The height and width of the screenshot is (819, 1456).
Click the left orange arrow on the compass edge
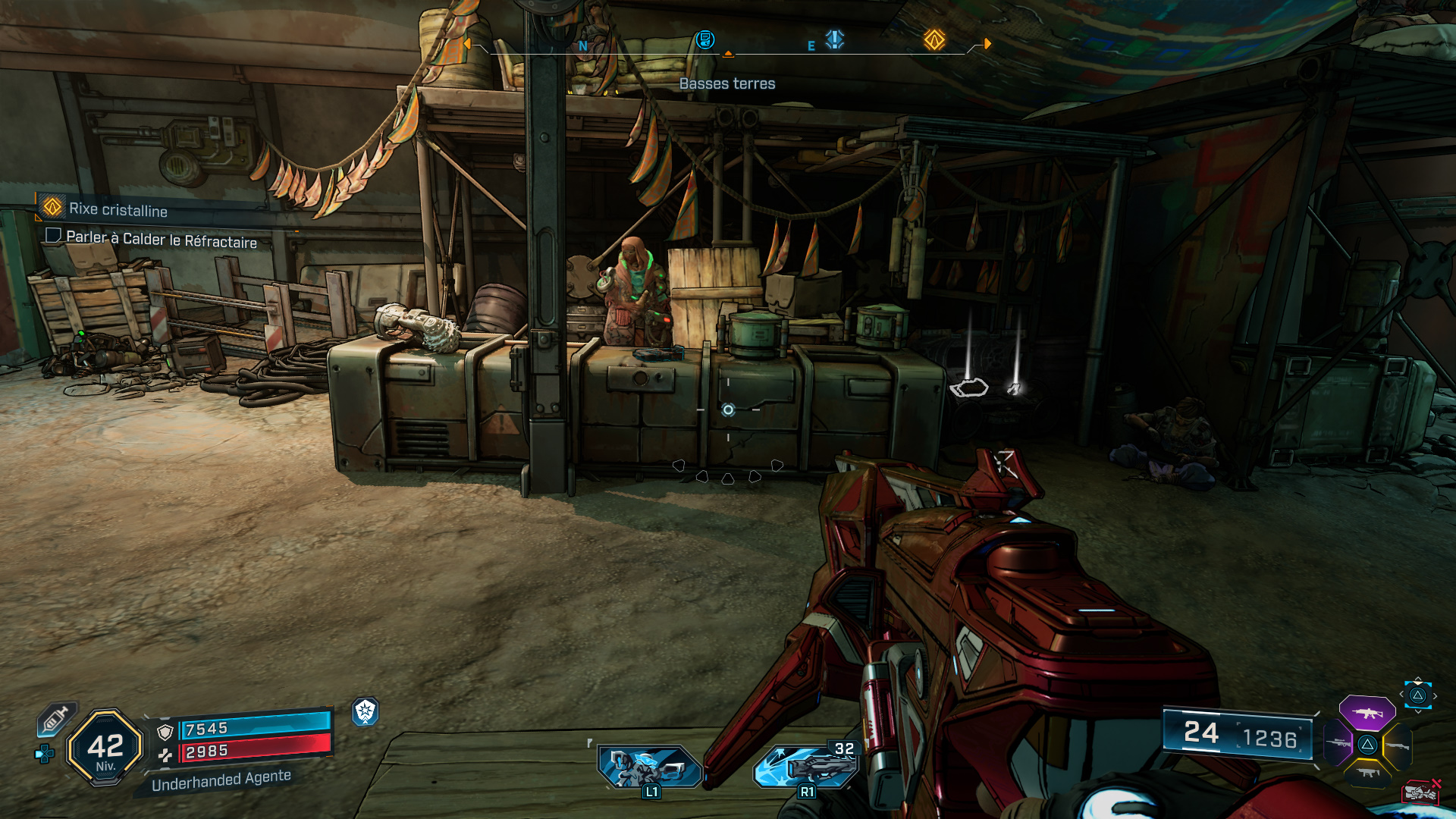469,44
